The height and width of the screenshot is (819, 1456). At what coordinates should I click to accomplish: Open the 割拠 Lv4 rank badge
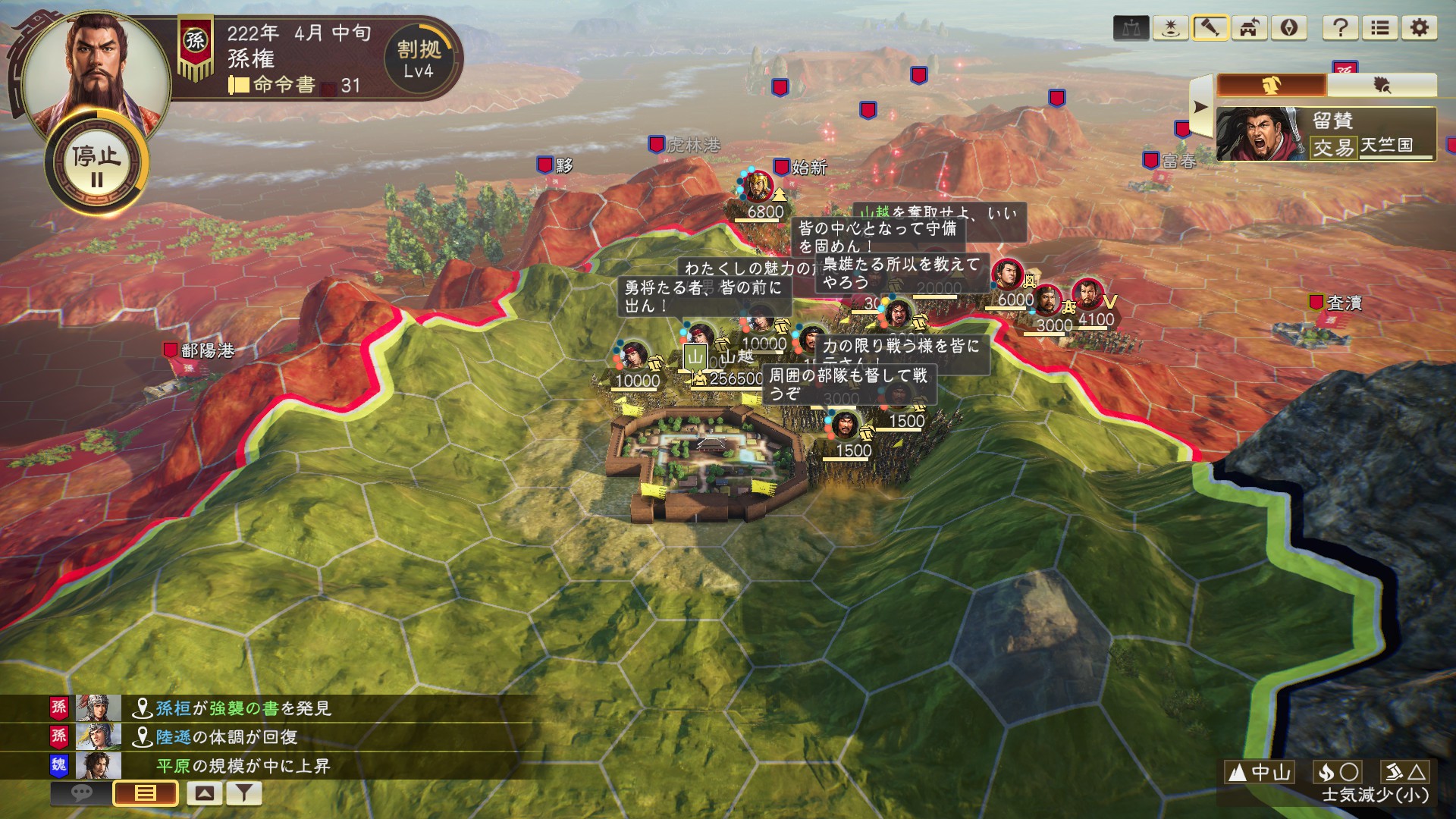pyautogui.click(x=419, y=60)
